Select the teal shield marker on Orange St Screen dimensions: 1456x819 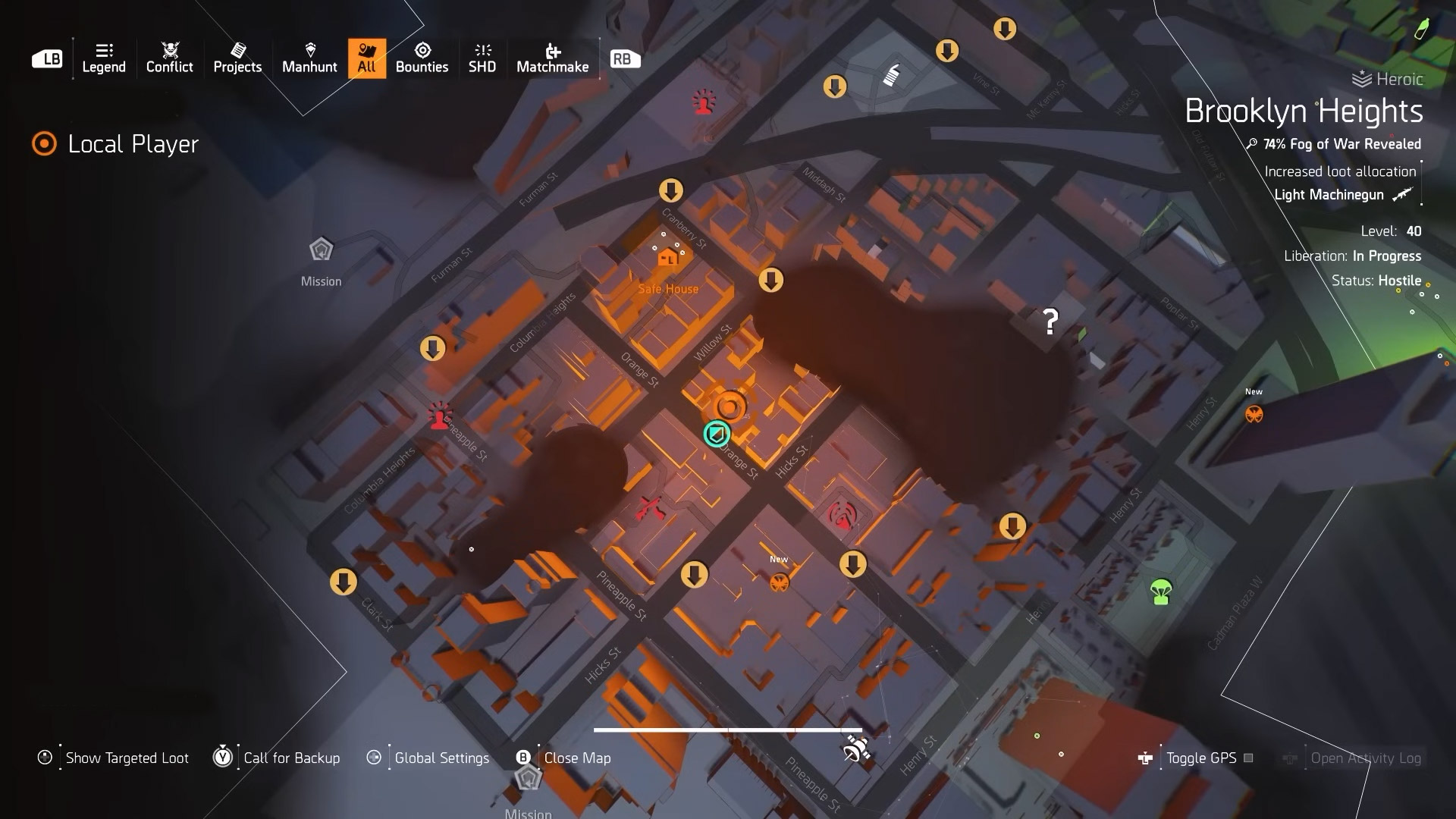point(717,434)
